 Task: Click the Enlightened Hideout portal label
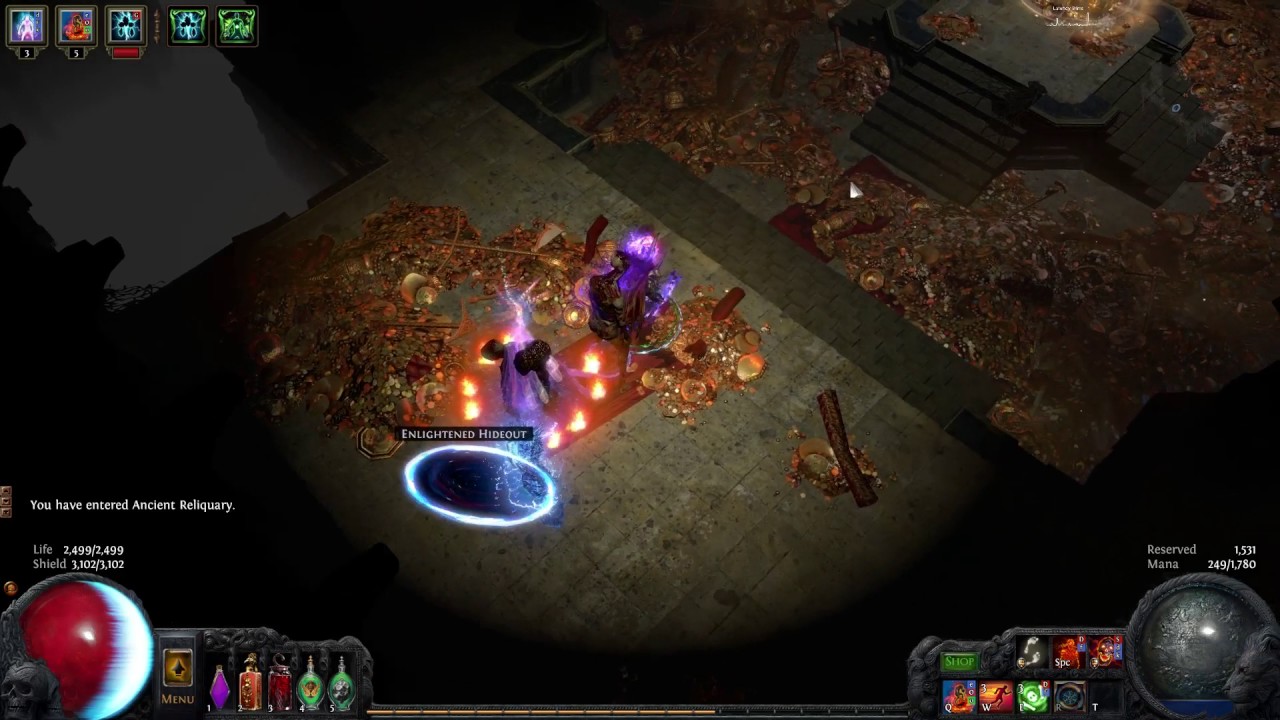coord(464,434)
